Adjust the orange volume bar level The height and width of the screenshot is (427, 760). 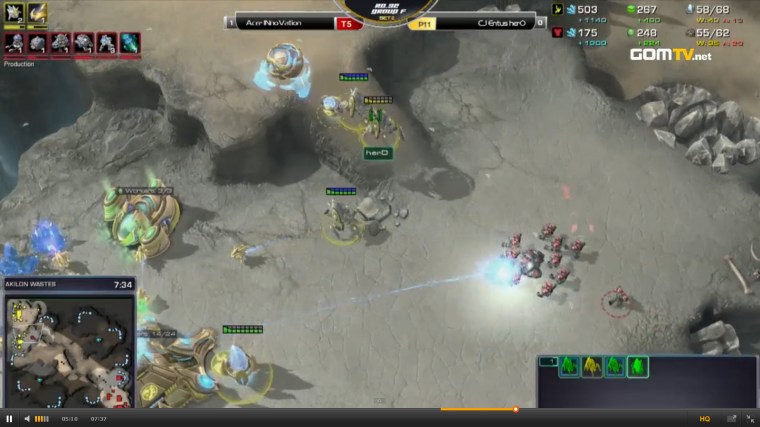(x=42, y=418)
